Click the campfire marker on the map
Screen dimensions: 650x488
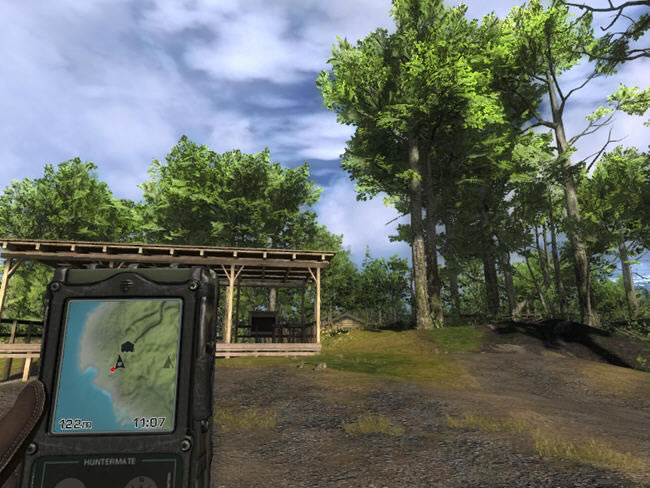coord(121,362)
